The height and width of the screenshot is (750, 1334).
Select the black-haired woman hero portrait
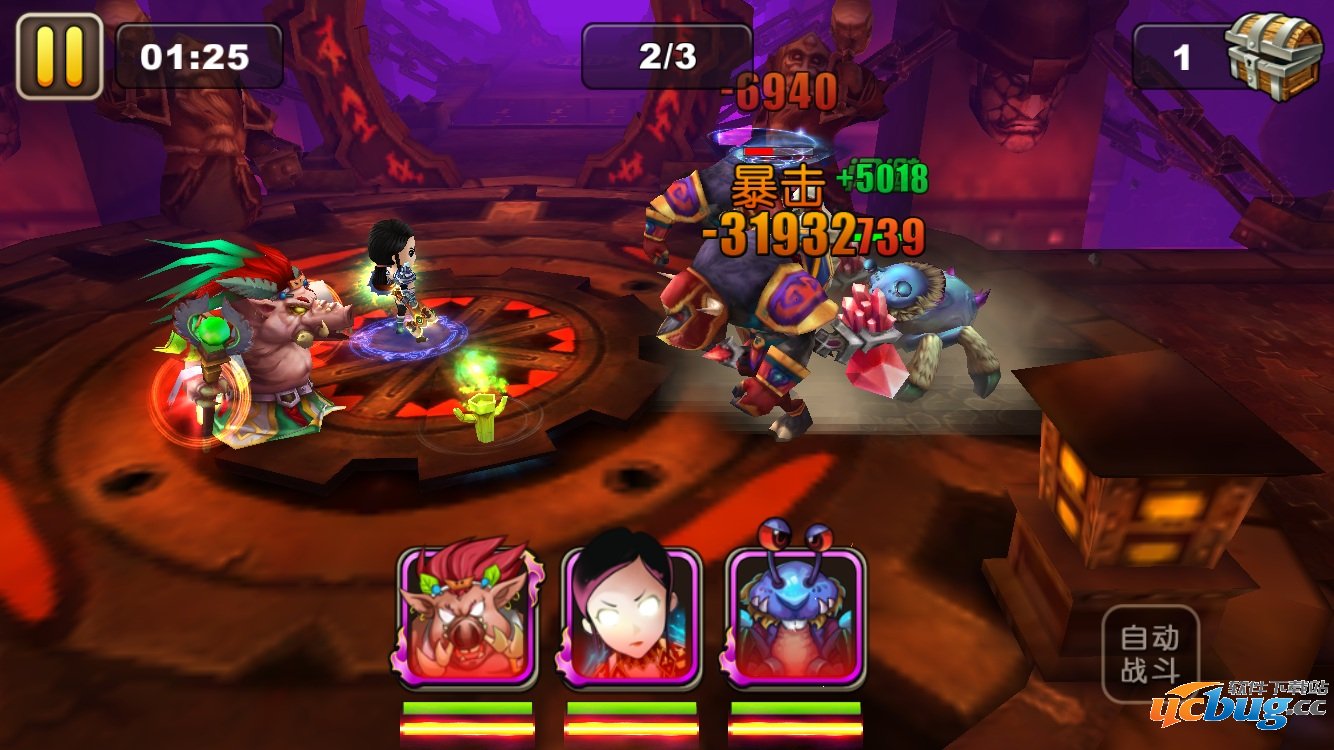click(x=631, y=617)
